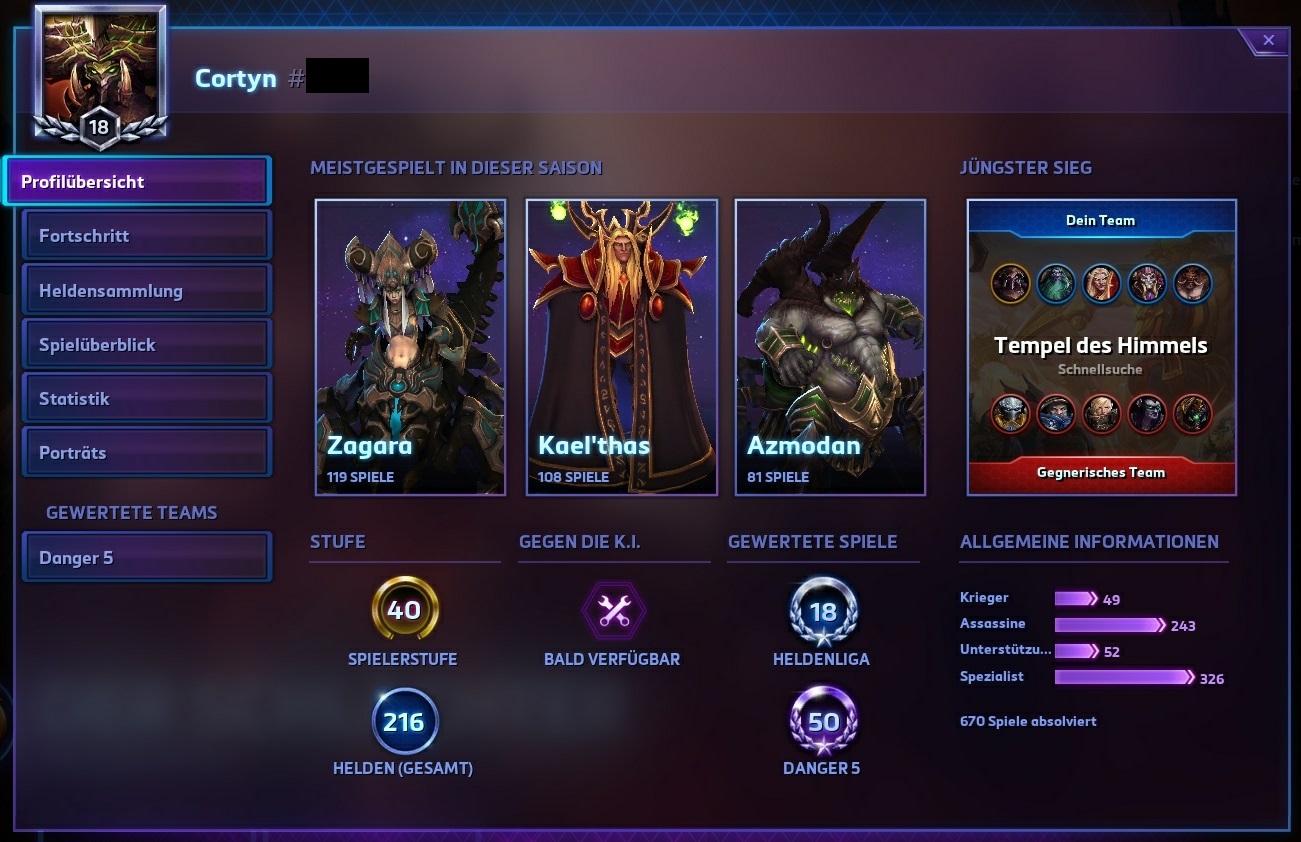The image size is (1301, 842).
Task: Click the Helden (Gesamt) 216 badge
Action: (404, 721)
